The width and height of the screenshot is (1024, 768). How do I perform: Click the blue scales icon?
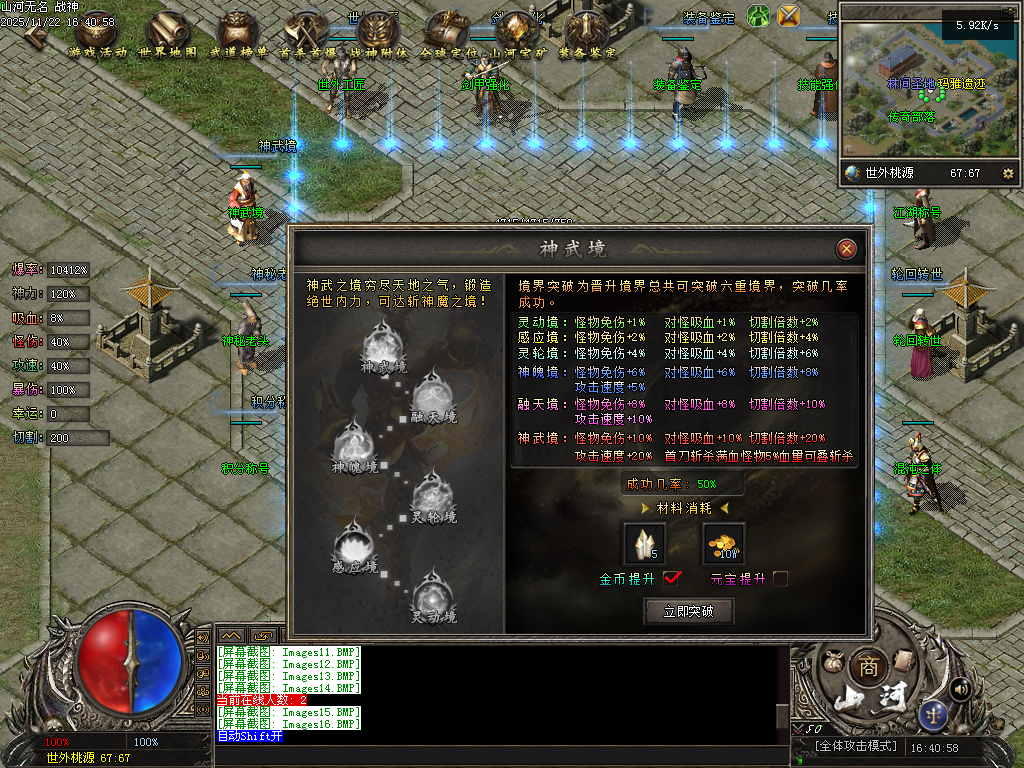935,713
